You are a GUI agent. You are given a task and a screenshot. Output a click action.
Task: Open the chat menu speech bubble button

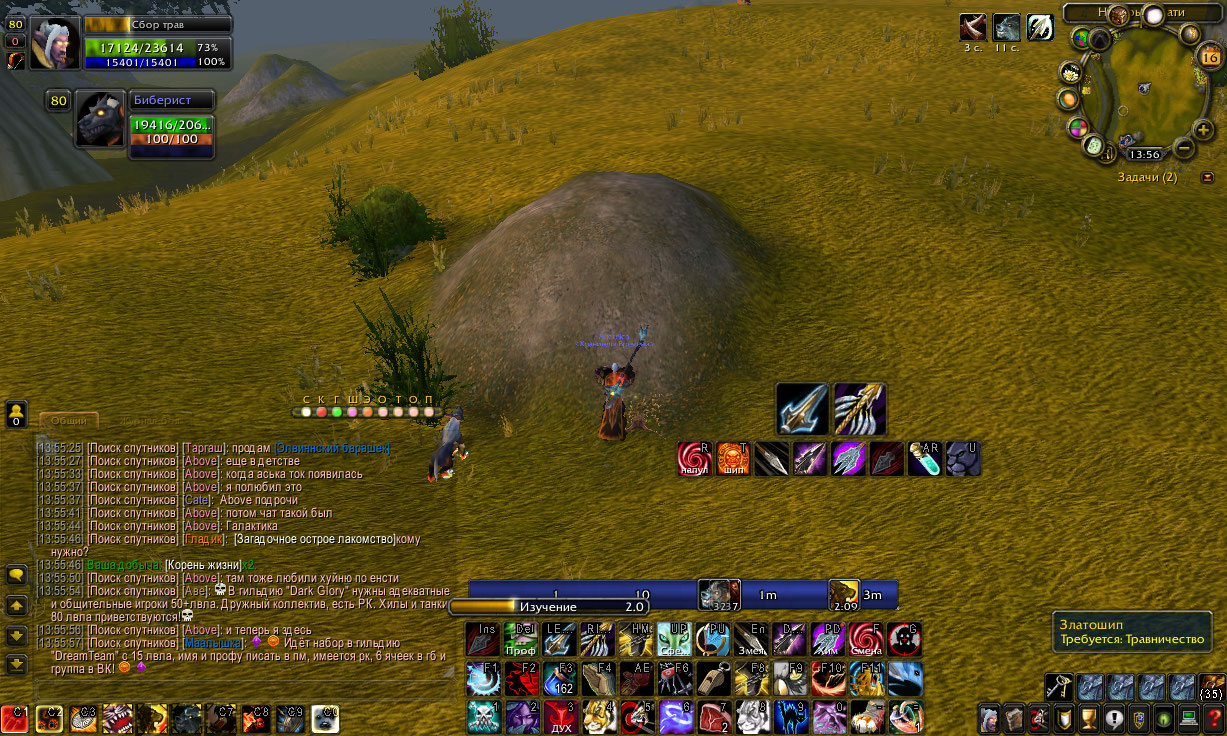16,574
